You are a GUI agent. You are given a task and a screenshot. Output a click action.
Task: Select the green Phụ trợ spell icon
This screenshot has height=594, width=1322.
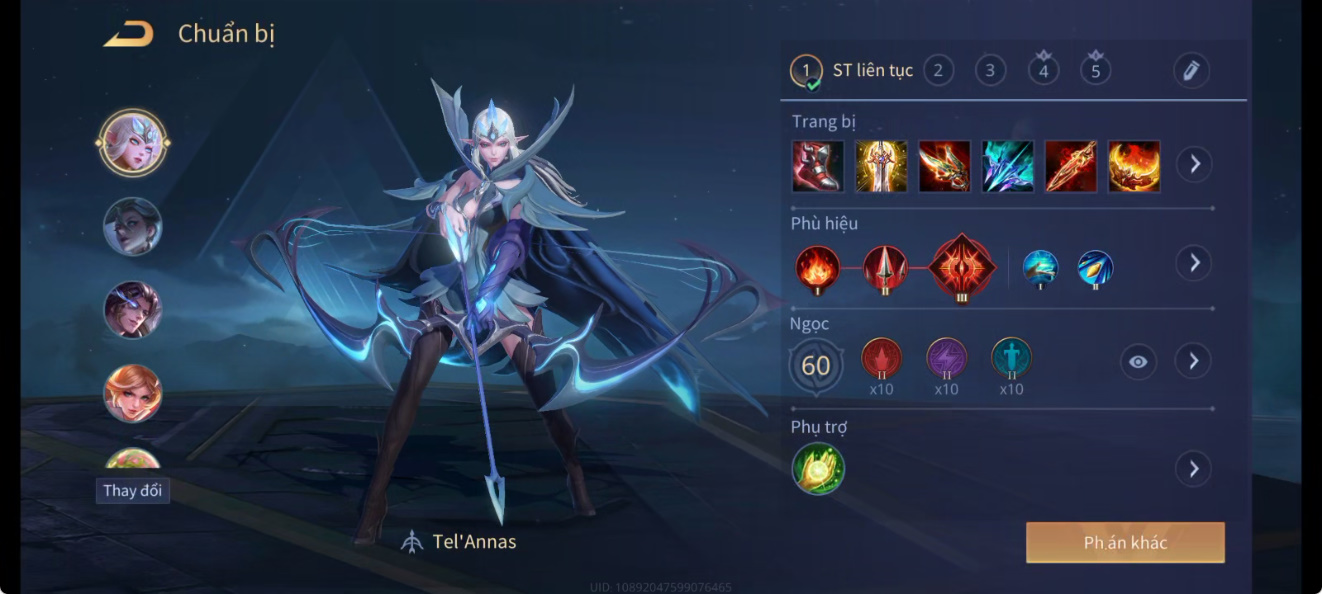point(818,469)
